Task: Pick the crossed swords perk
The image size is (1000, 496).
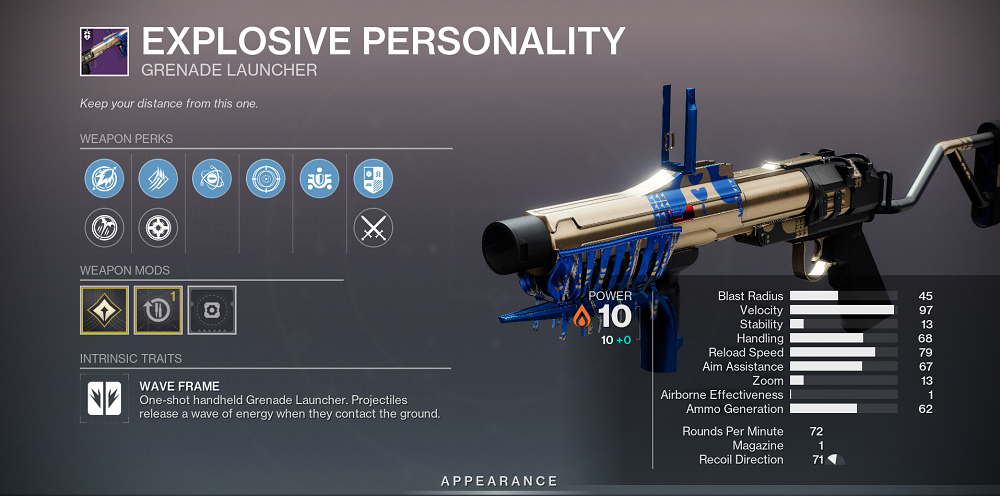Action: click(x=373, y=229)
